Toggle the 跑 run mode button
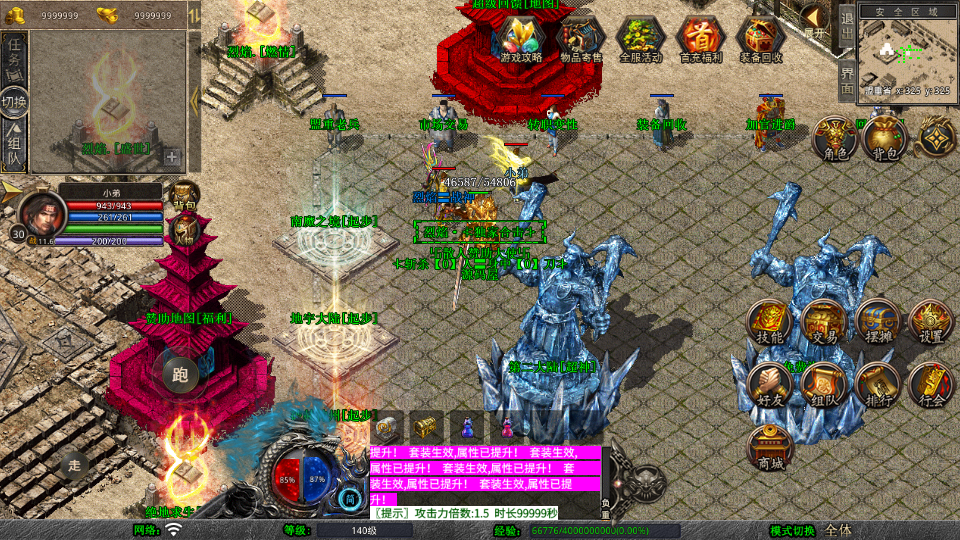Viewport: 960px width, 540px height. pyautogui.click(x=180, y=375)
